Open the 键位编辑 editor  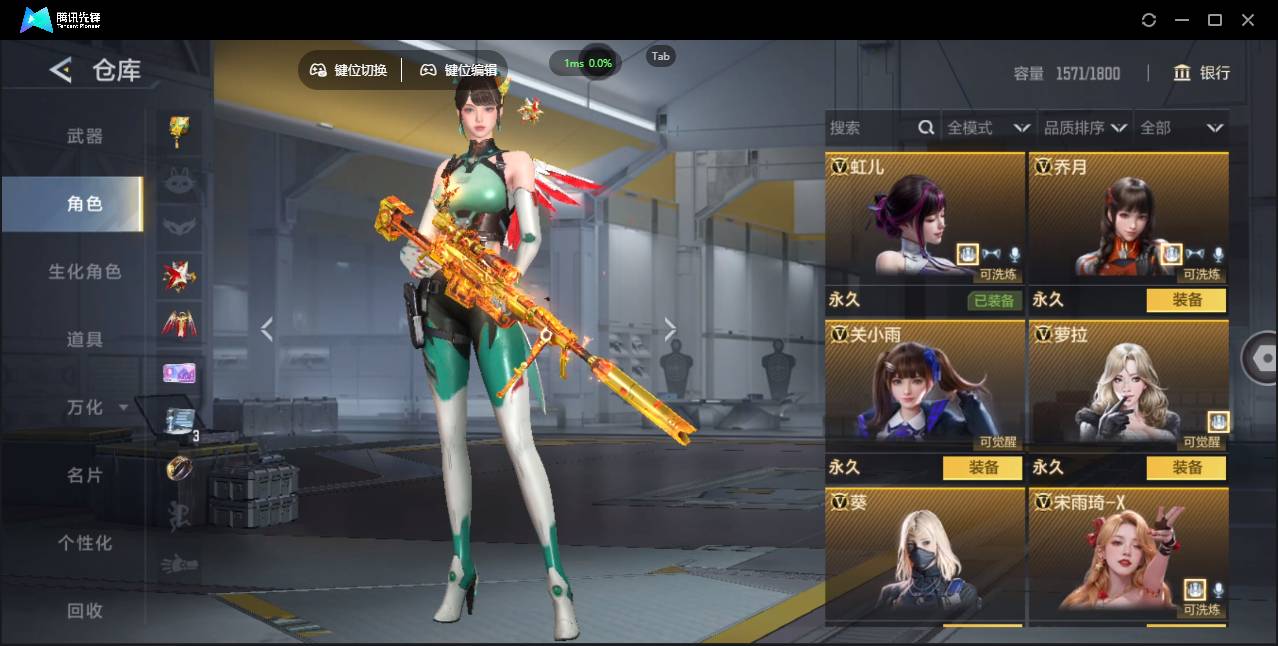(459, 70)
